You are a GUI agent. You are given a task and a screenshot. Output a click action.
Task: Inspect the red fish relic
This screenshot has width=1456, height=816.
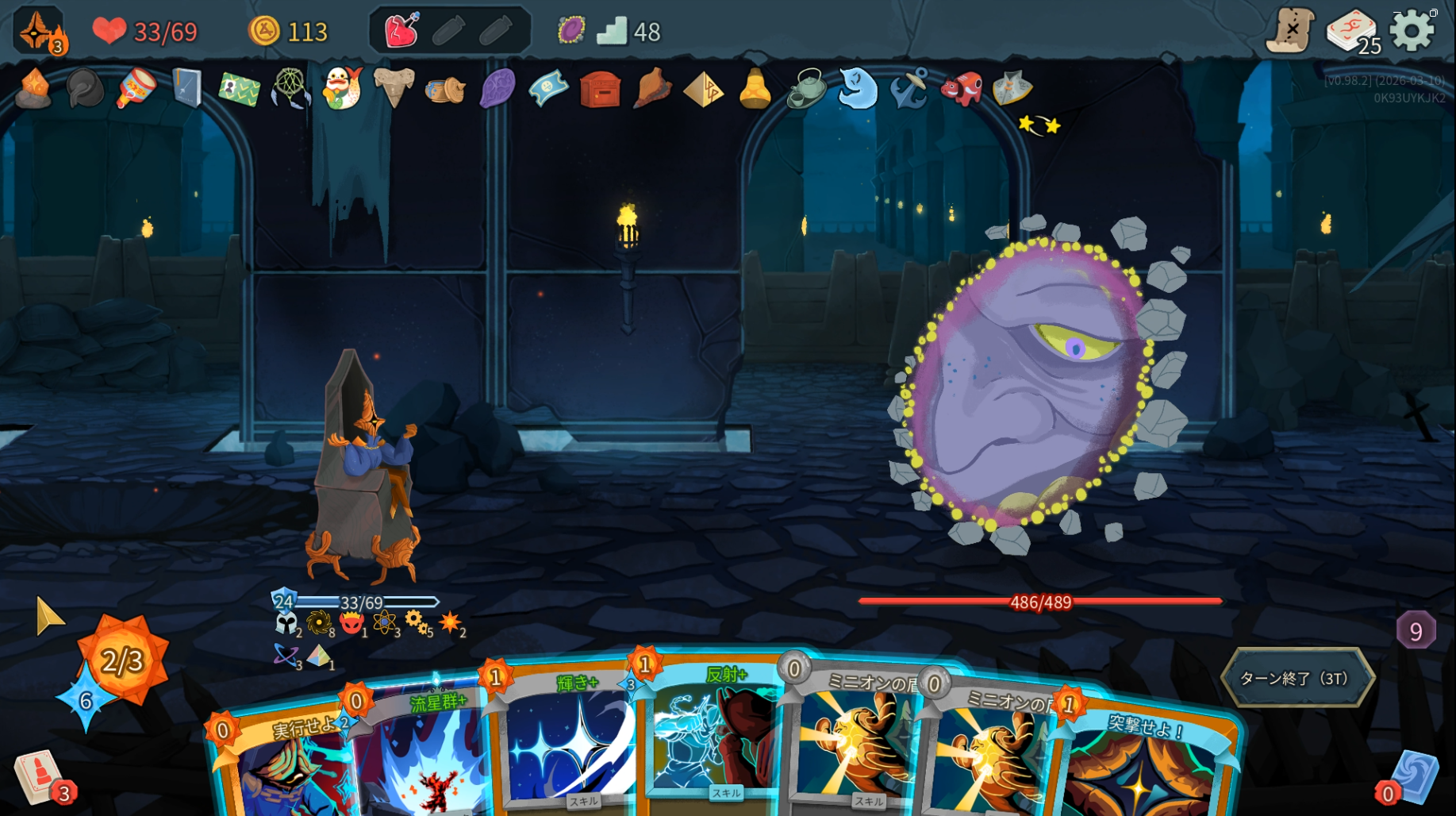tap(961, 88)
